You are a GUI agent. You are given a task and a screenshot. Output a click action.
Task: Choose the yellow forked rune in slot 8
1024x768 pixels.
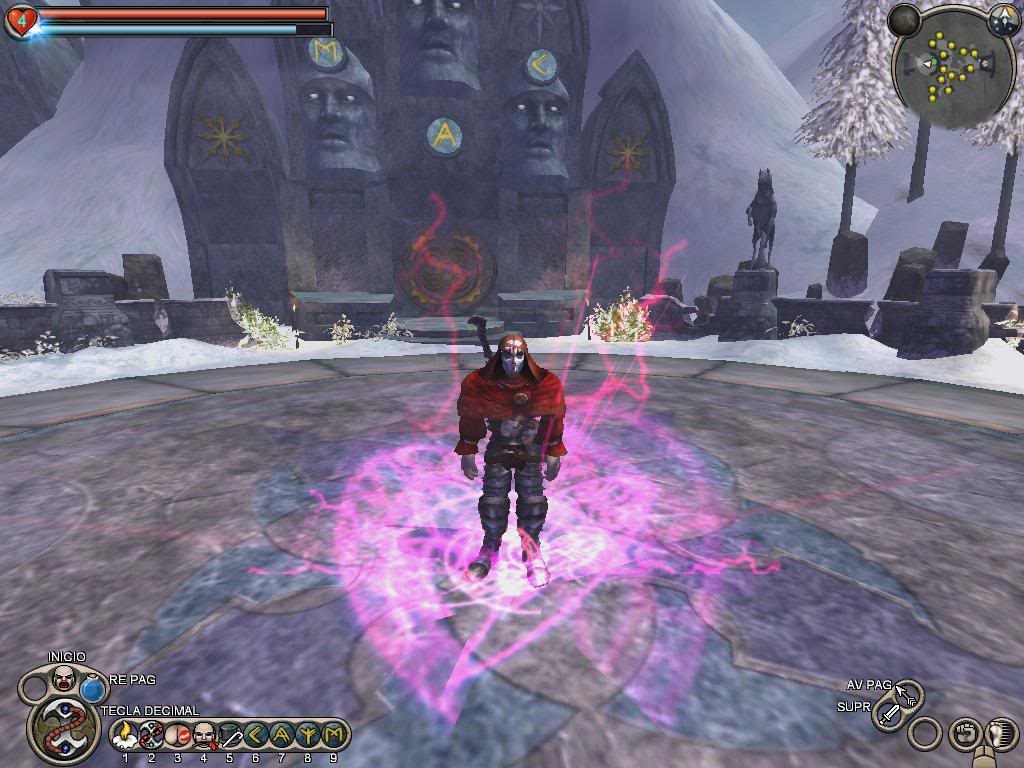click(x=307, y=736)
